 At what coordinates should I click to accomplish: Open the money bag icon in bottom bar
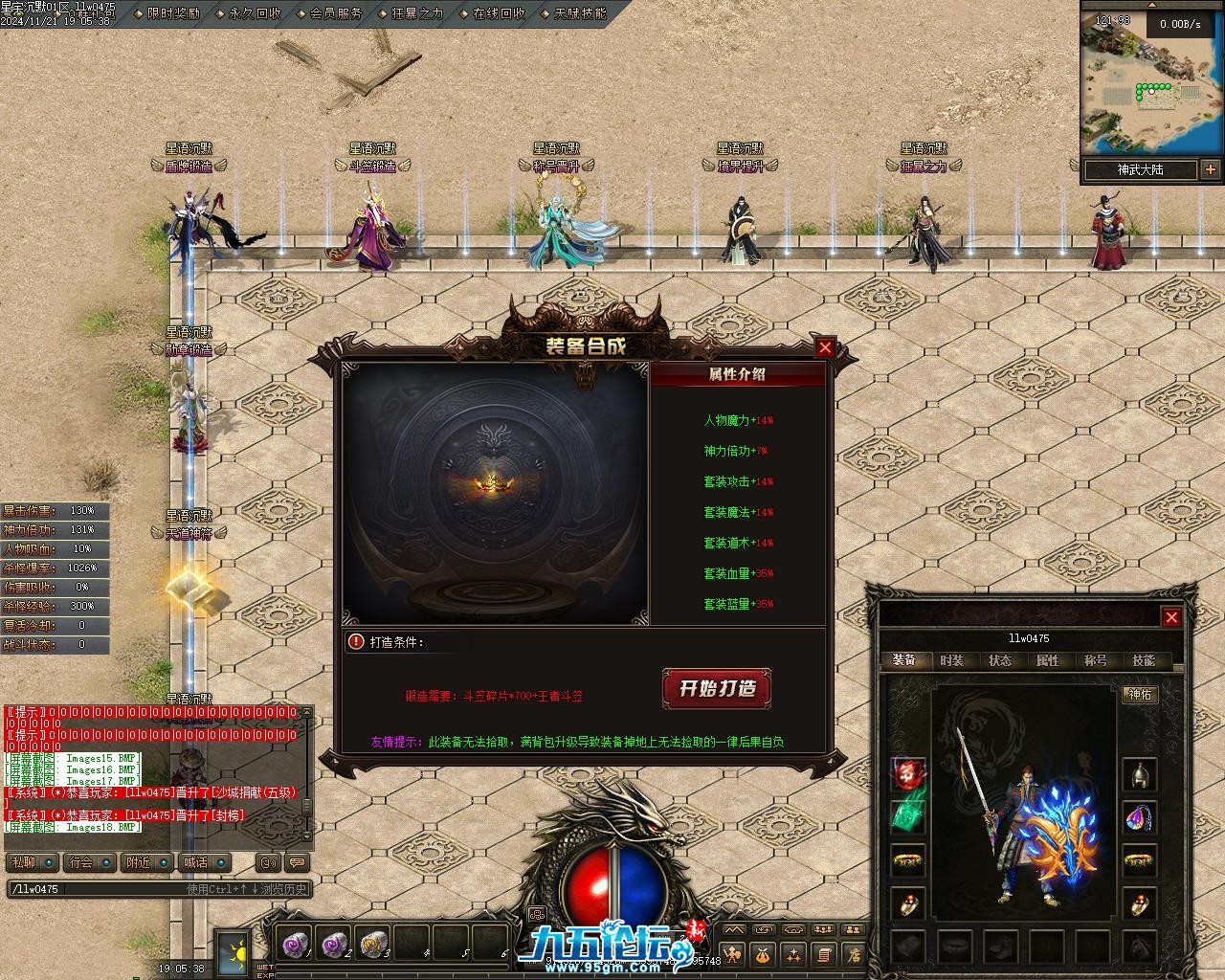(x=764, y=954)
